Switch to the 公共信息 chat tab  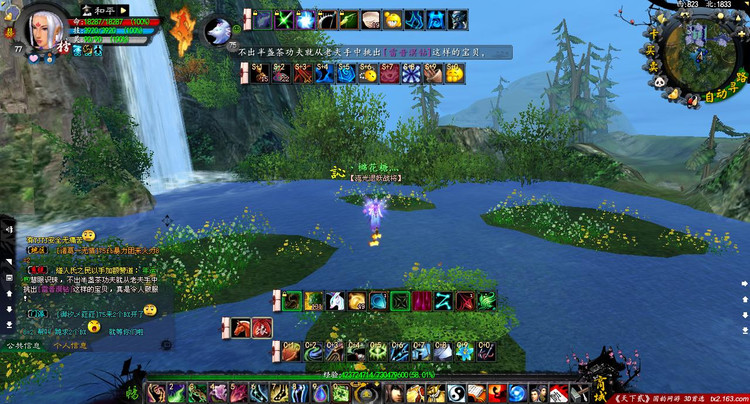pyautogui.click(x=24, y=346)
